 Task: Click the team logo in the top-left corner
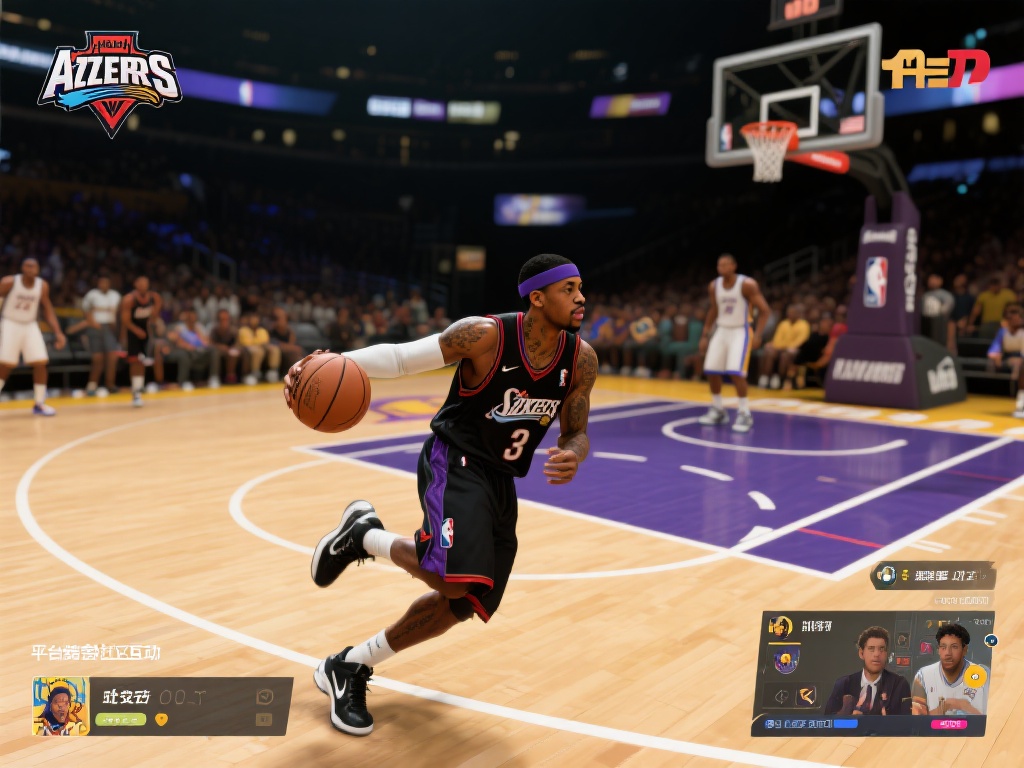pos(109,82)
